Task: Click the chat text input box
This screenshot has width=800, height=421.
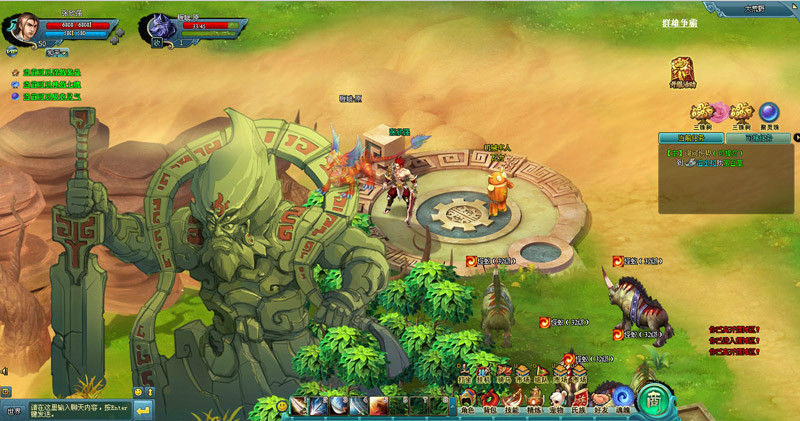Action: pyautogui.click(x=78, y=410)
